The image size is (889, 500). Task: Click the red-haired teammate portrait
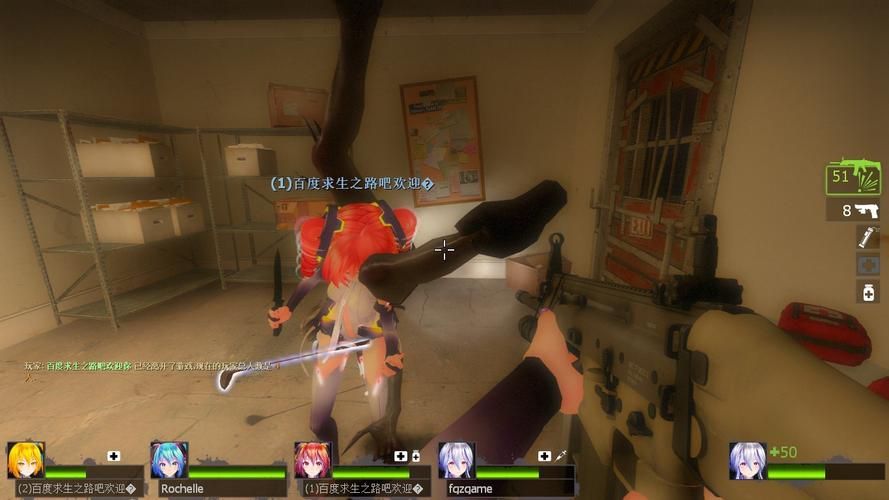[312, 460]
